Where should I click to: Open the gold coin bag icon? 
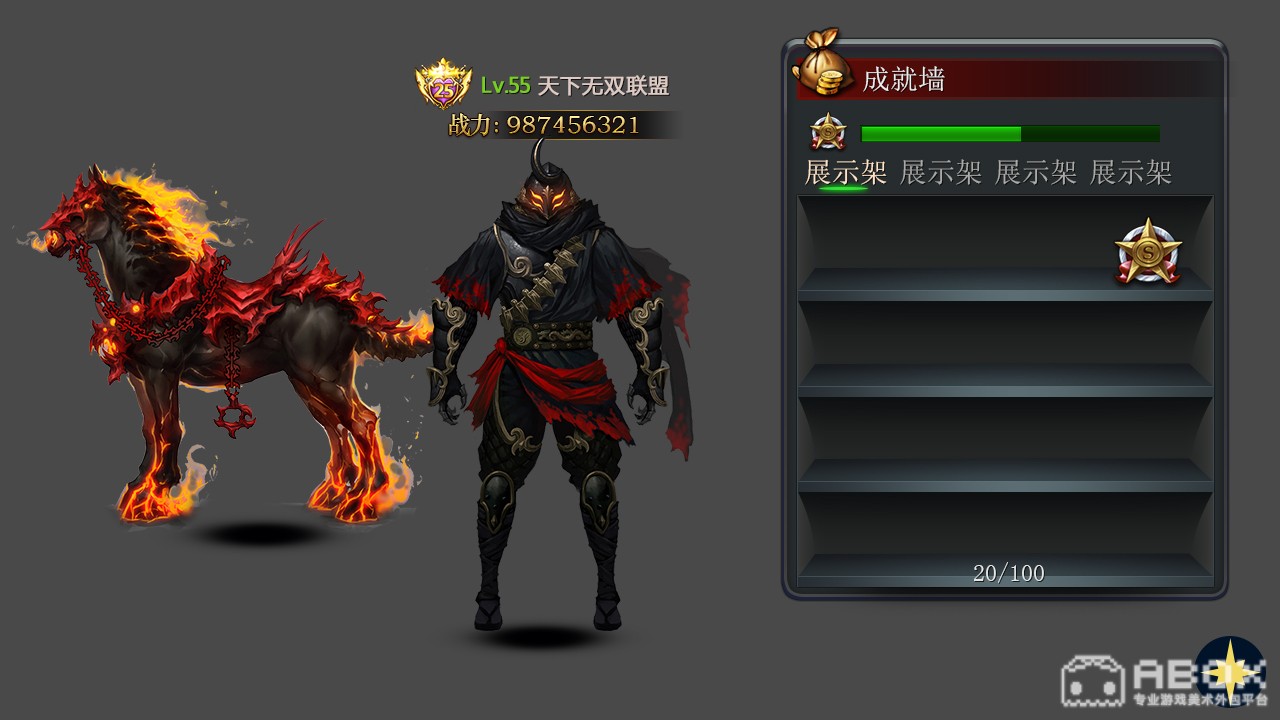(821, 68)
